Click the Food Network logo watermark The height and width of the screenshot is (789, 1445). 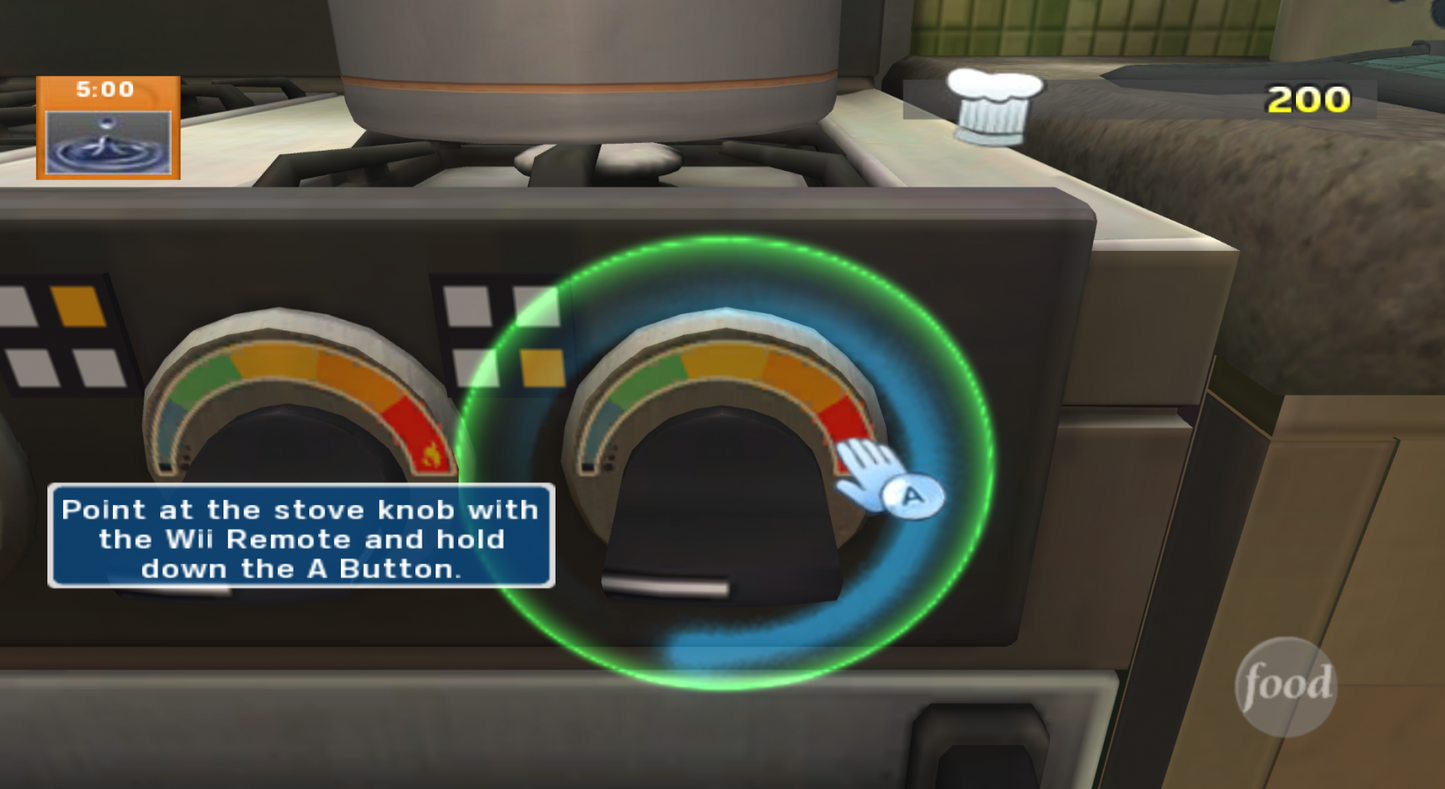(x=1286, y=684)
